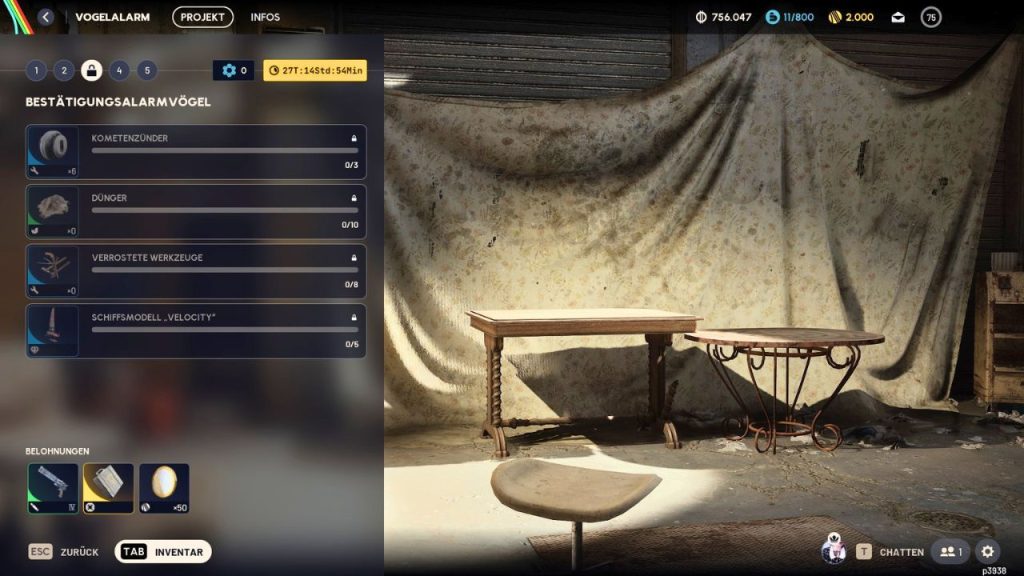Click the Zurück back button
Screen dimensions: 1024x576
63,552
